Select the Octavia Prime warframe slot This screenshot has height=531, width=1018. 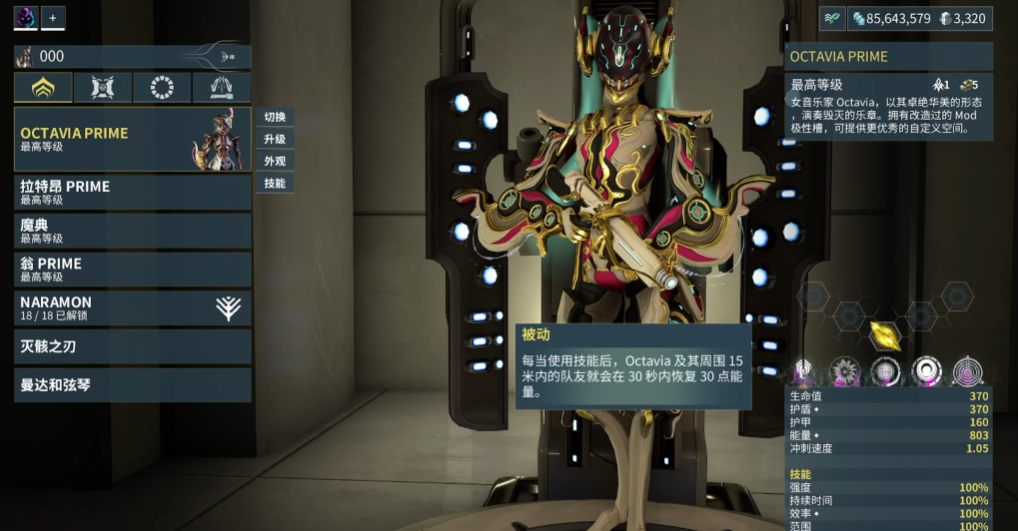pos(132,139)
